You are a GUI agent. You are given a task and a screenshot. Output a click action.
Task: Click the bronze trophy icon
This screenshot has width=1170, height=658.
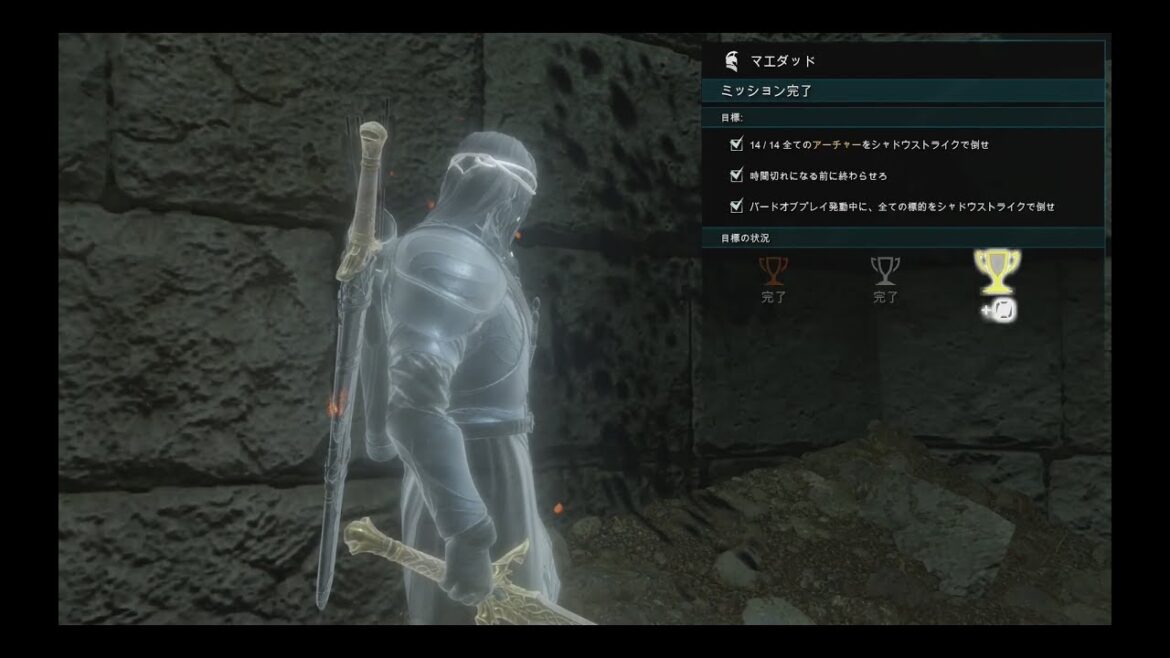[x=774, y=270]
